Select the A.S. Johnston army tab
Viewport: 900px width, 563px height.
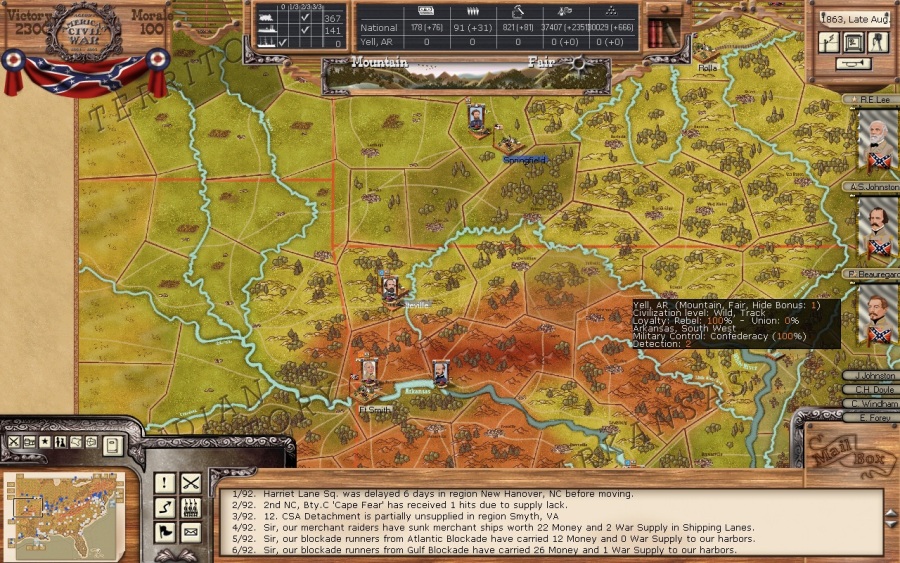(868, 187)
